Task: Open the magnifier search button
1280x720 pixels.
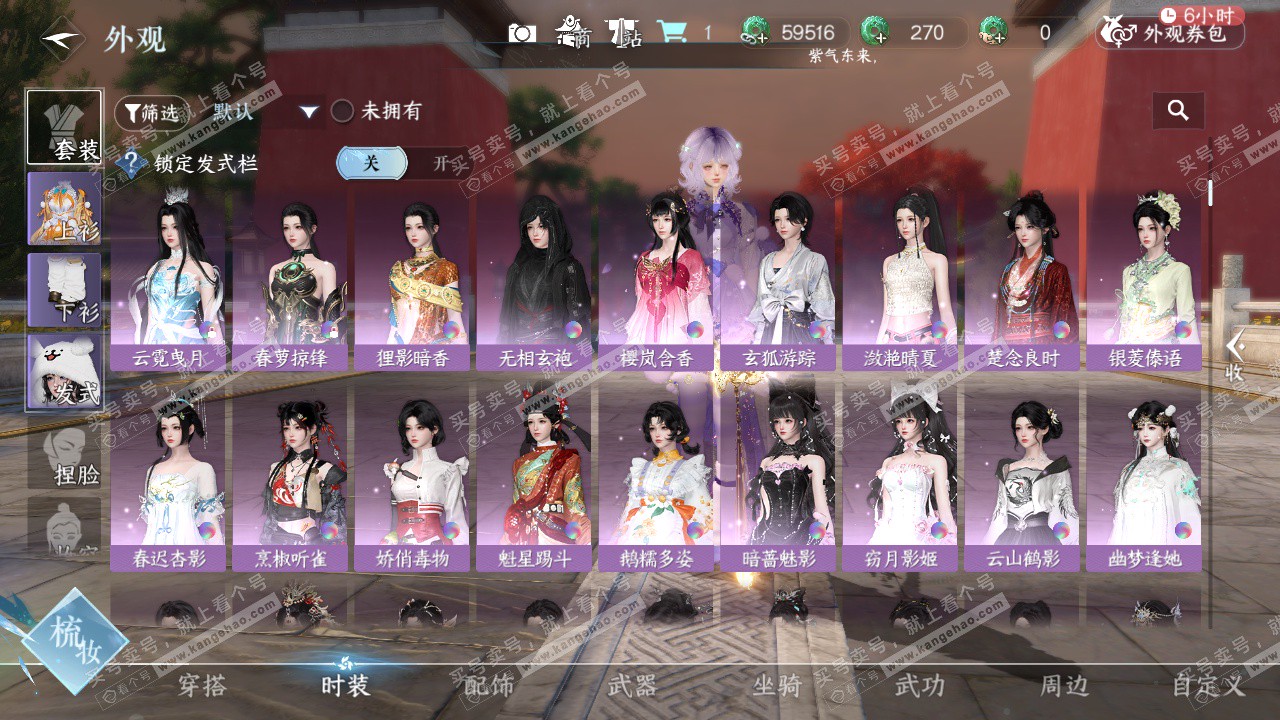Action: (x=1178, y=111)
